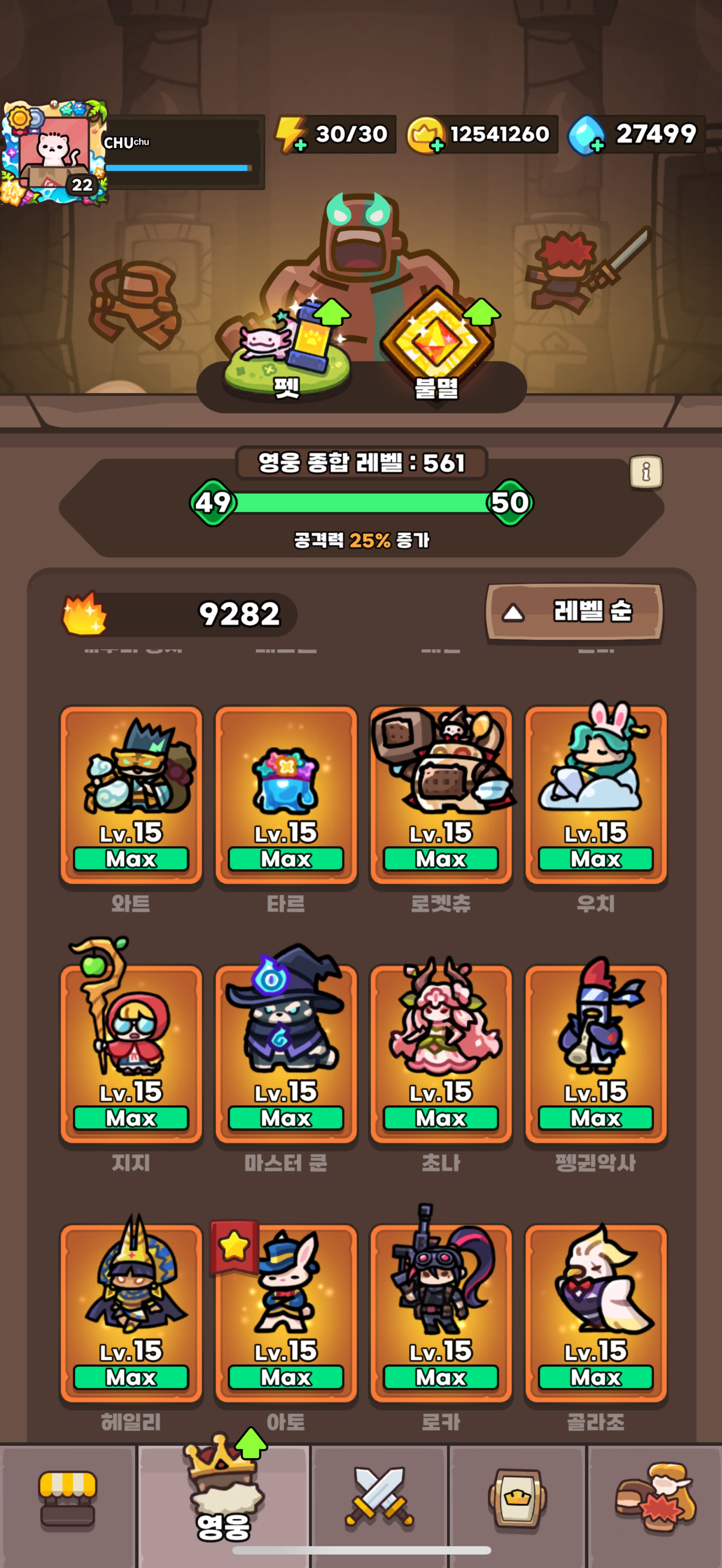Screen dimensions: 722x1568
Task: Pick the 마스터 쿤 wizard card
Action: [x=286, y=1053]
